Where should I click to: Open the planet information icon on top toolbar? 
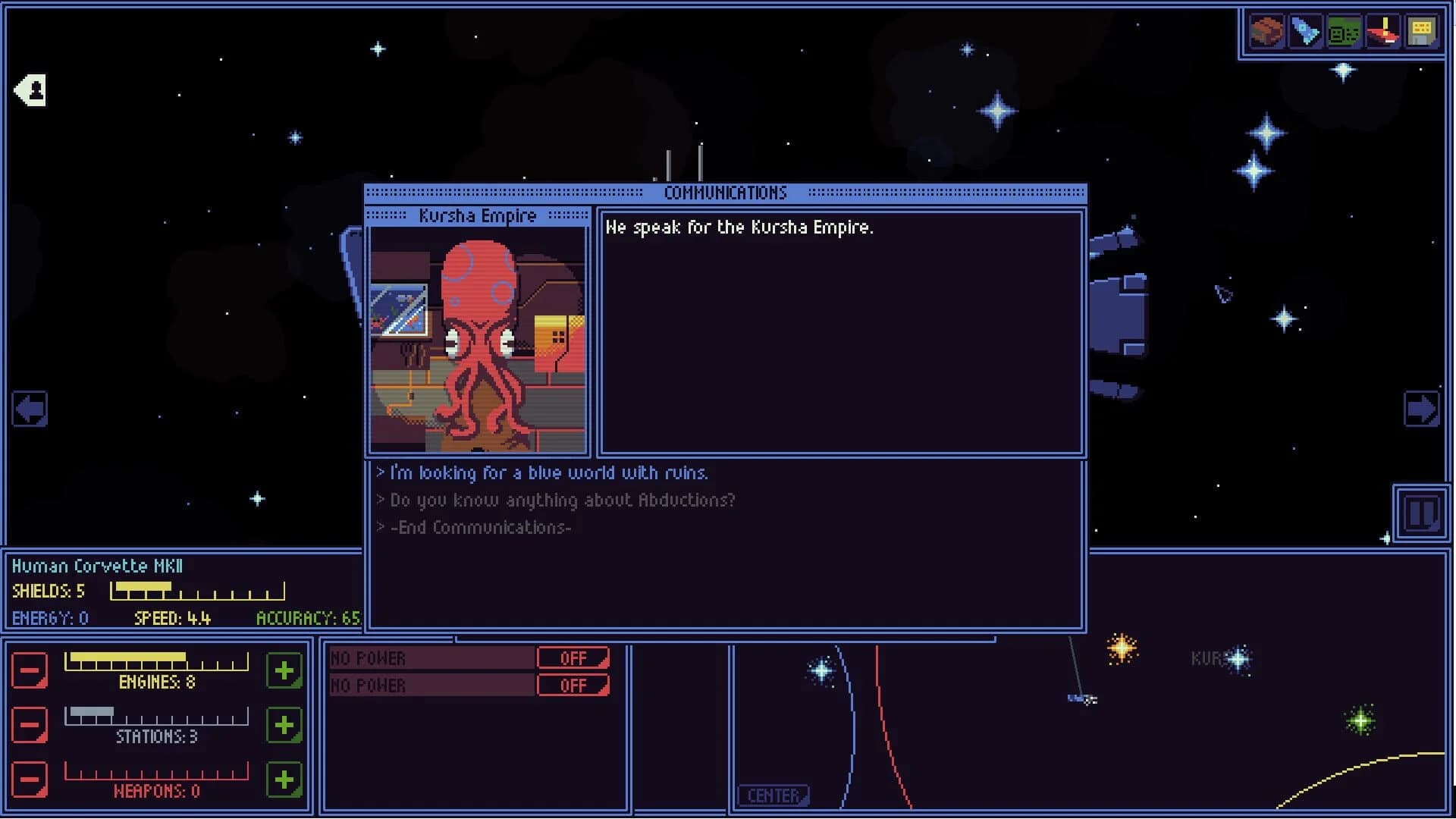(1266, 32)
